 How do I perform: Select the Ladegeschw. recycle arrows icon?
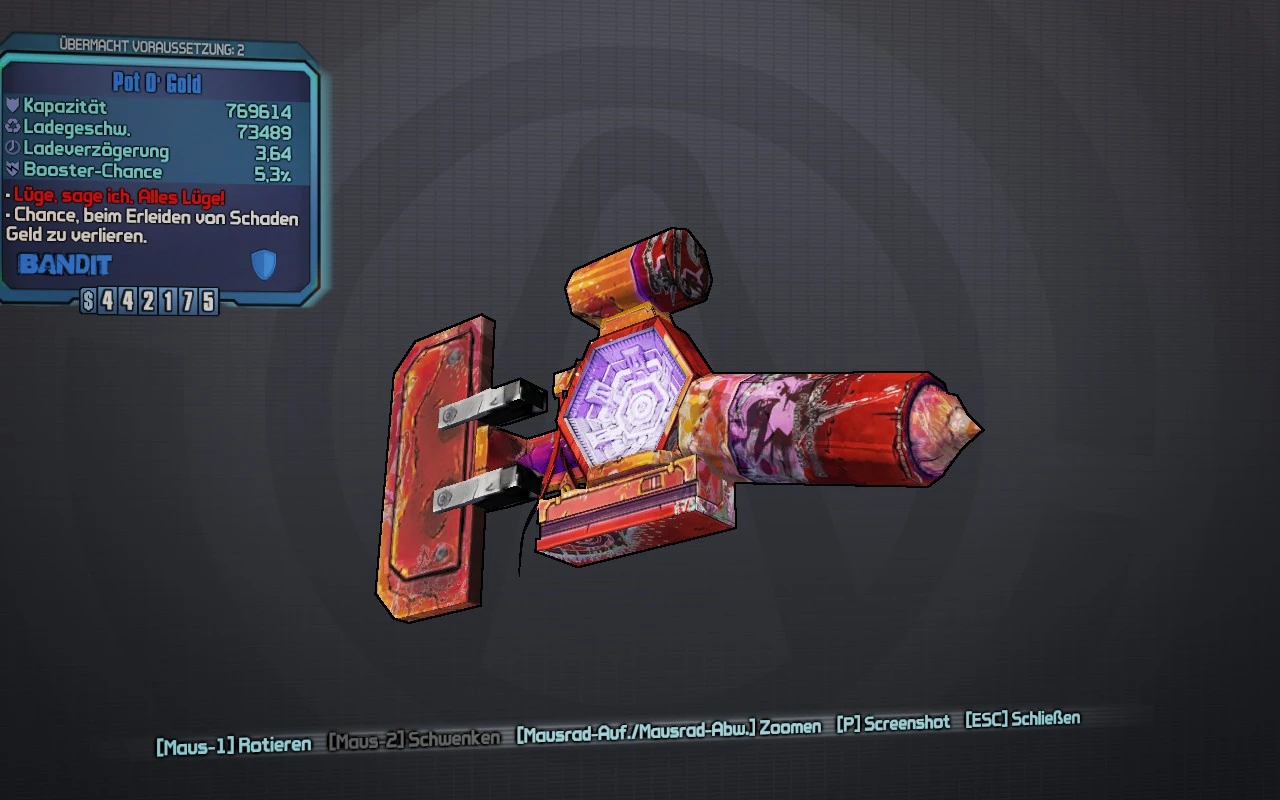14,125
